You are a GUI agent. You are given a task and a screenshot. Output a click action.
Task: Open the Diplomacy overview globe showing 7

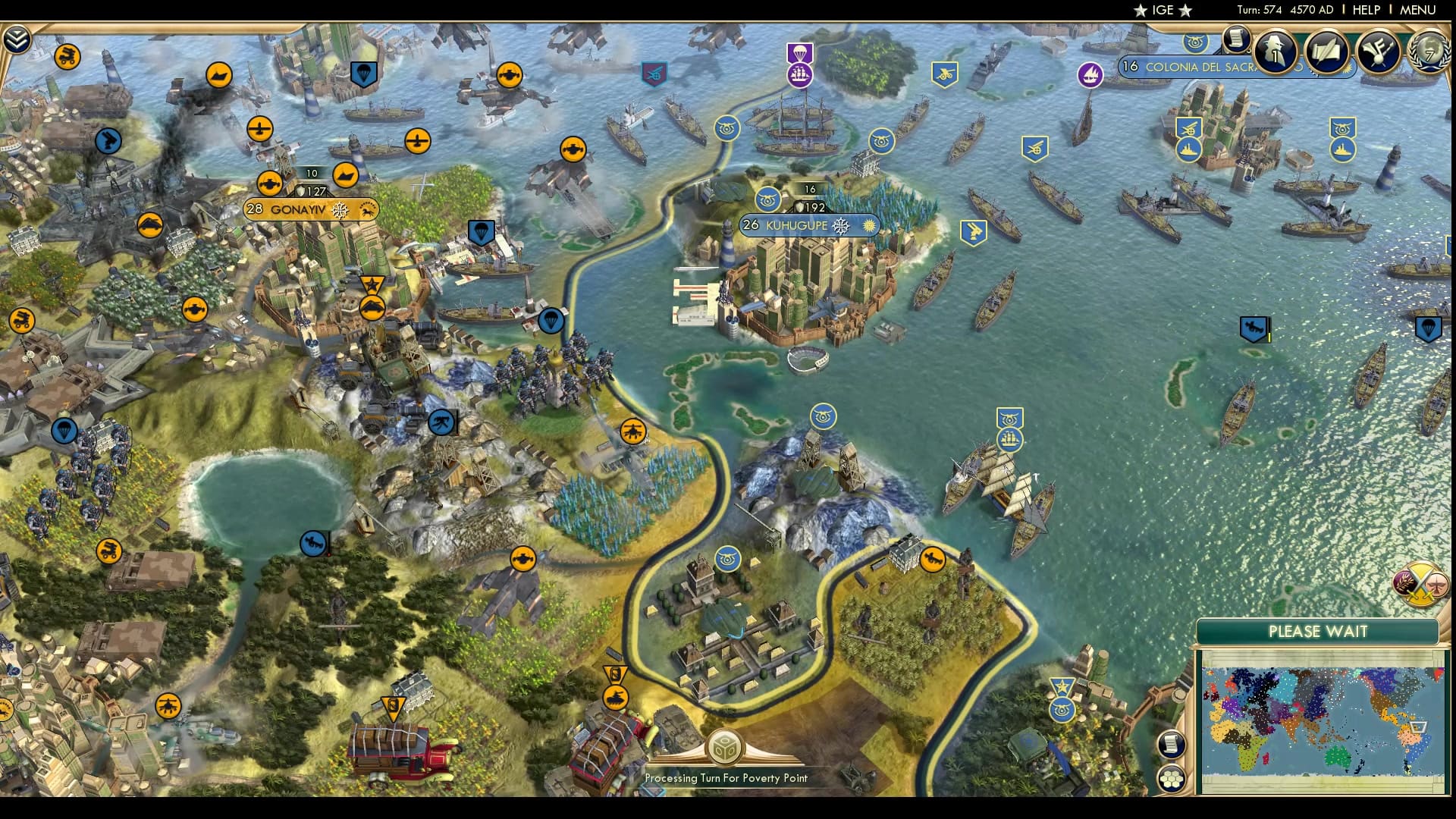coord(1429,53)
